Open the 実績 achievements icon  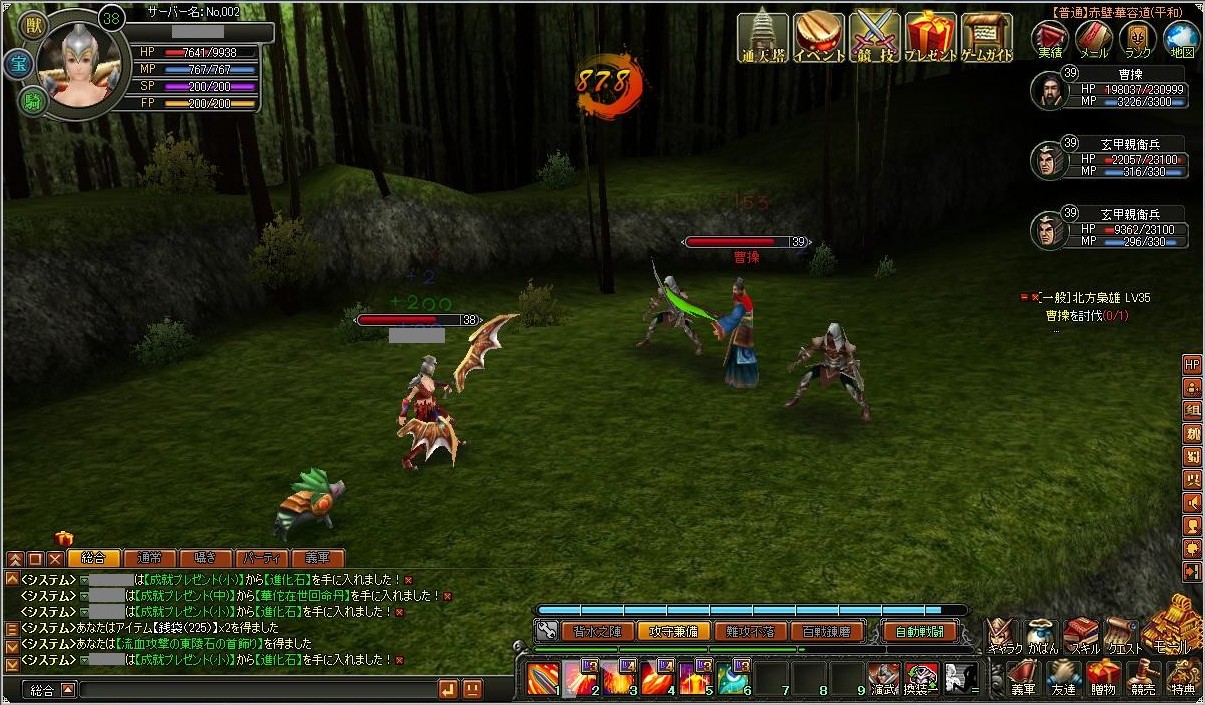click(x=1050, y=40)
